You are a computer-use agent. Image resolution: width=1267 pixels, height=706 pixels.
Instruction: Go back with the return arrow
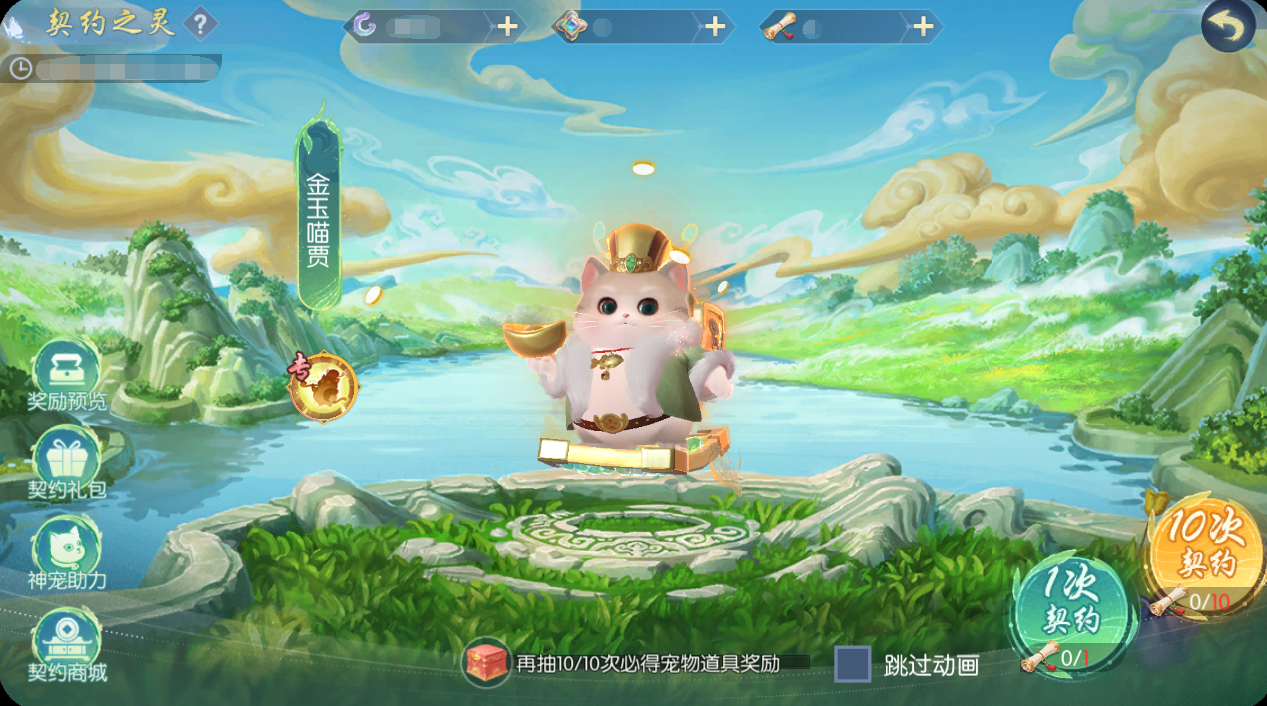(x=1228, y=27)
